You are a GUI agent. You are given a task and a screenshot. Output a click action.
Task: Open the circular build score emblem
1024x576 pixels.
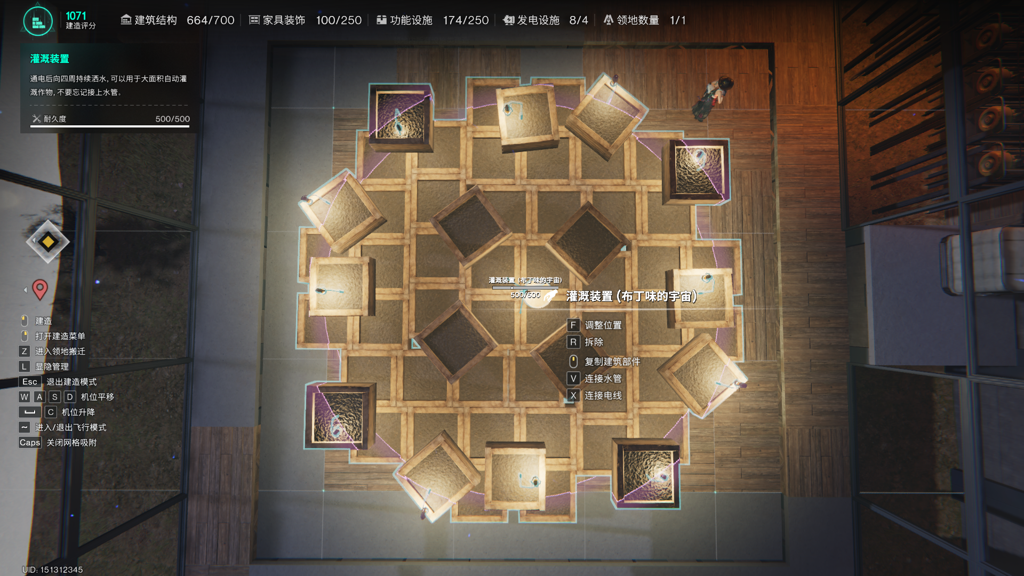38,20
